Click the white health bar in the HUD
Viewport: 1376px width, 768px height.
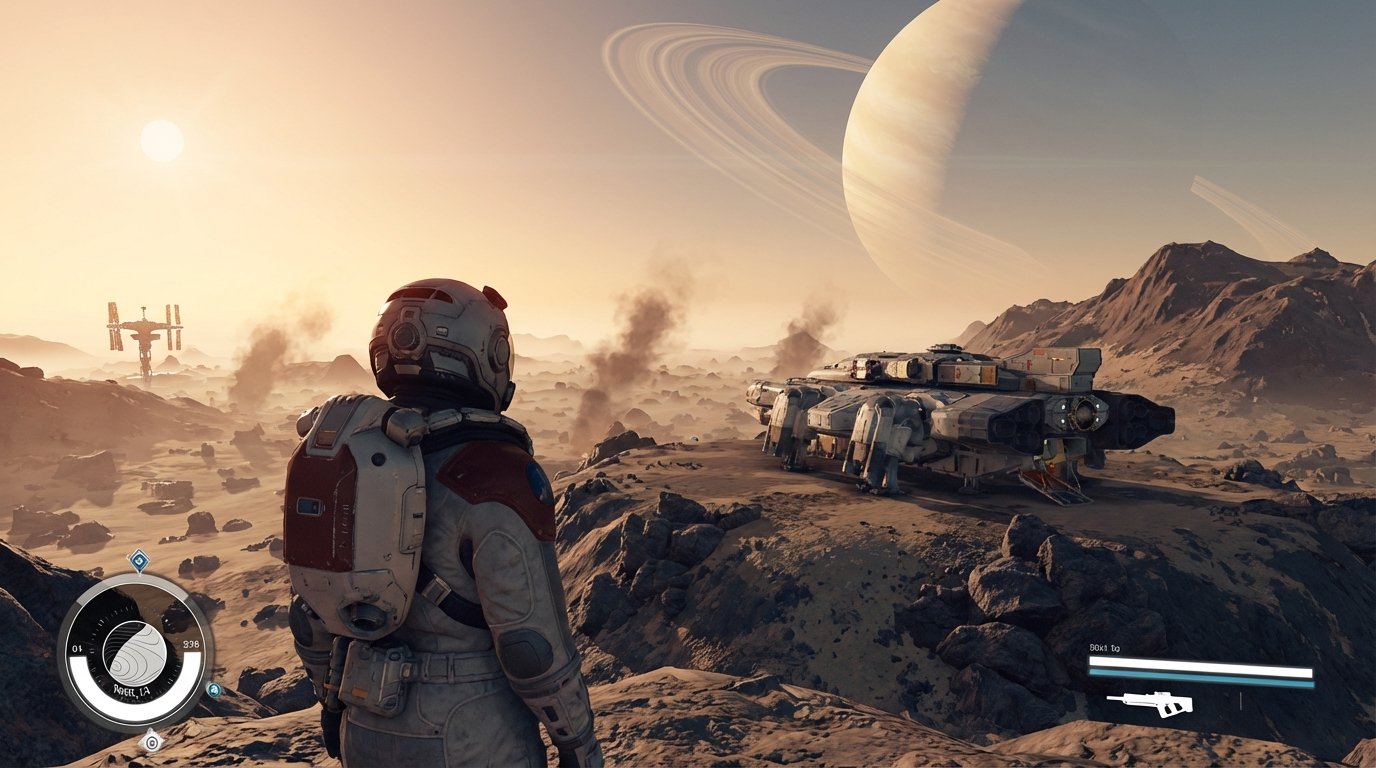[1200, 665]
